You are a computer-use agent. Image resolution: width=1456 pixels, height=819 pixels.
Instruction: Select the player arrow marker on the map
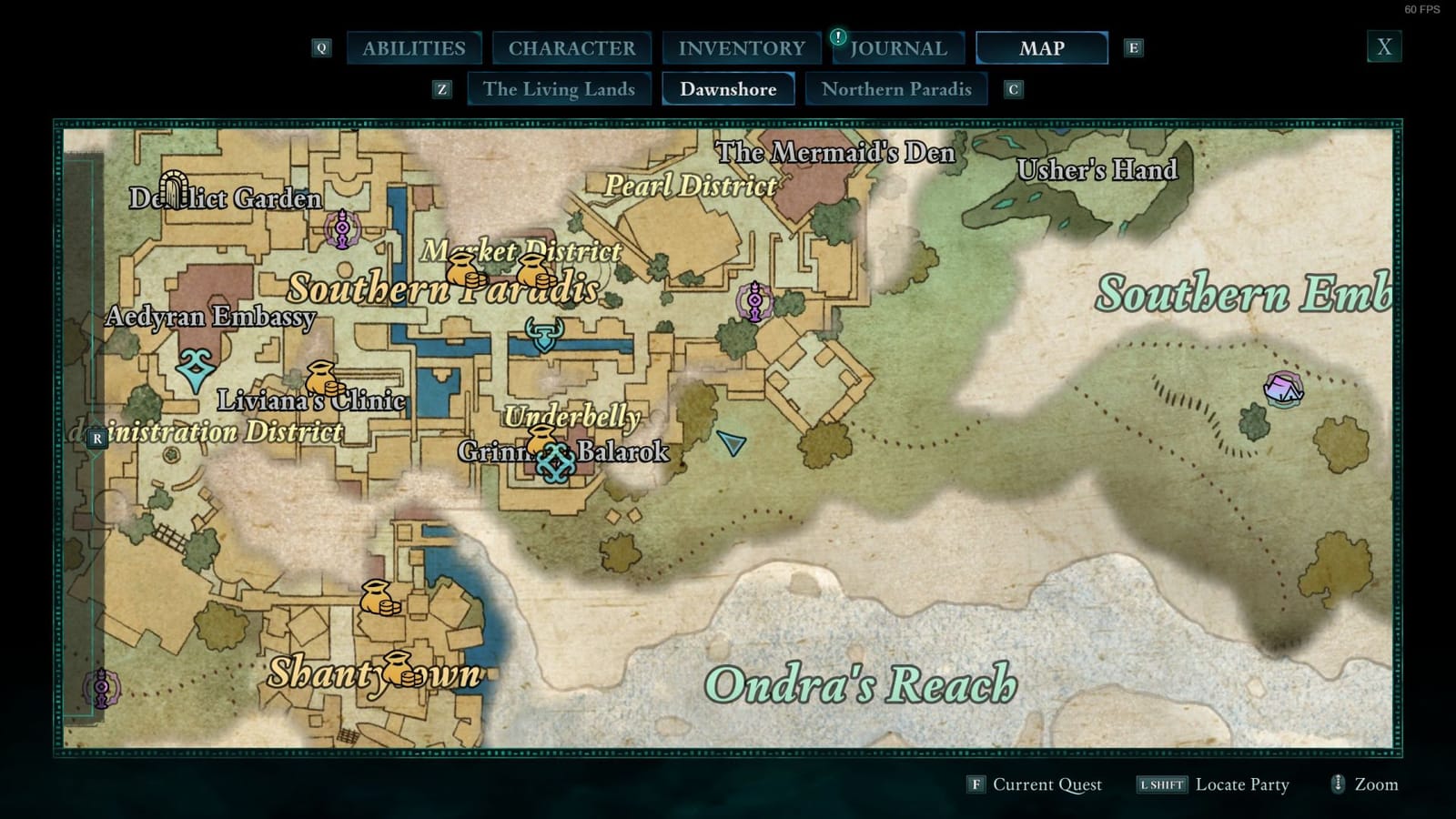coord(731,443)
